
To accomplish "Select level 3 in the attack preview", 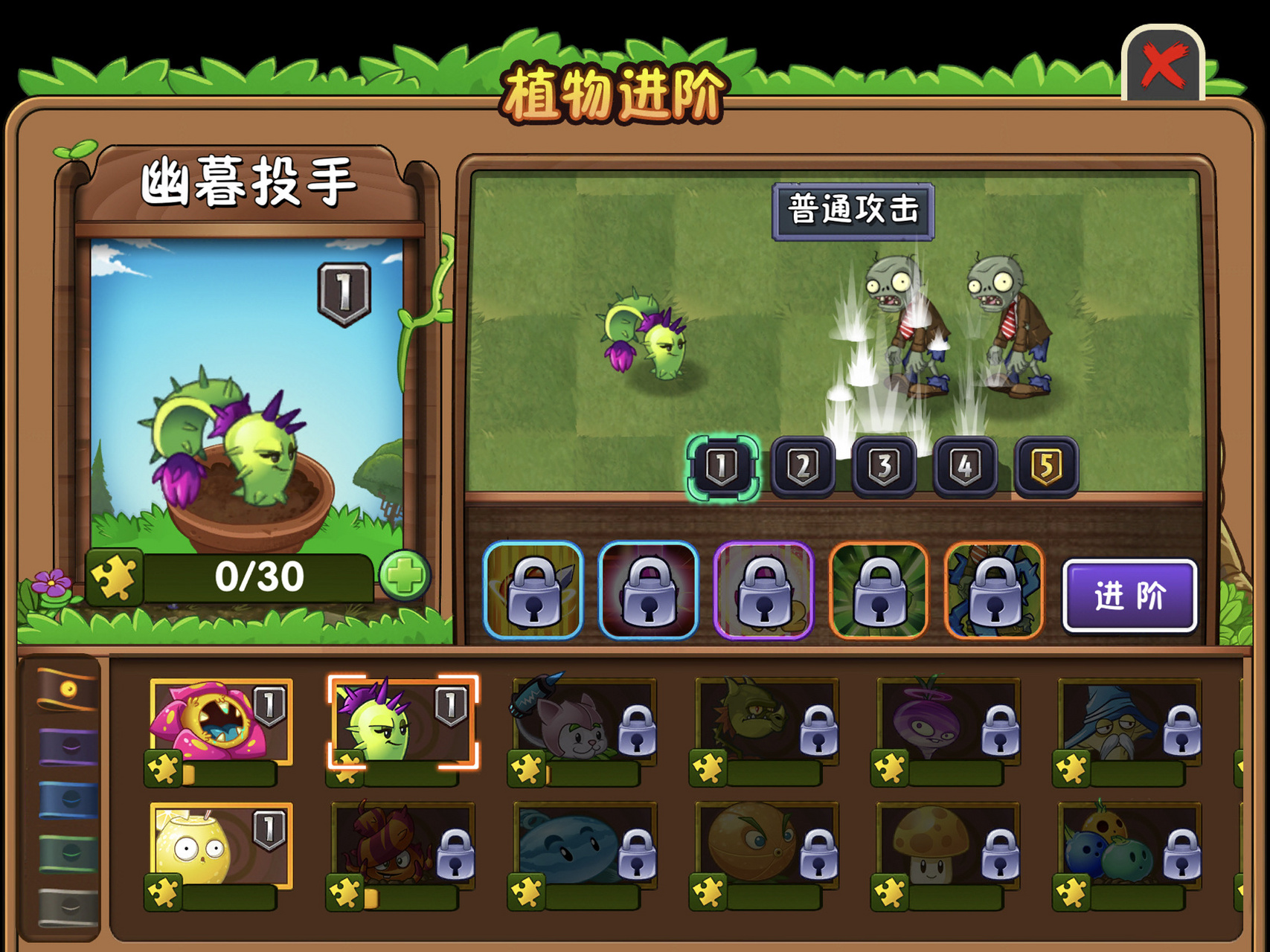I will pyautogui.click(x=882, y=465).
